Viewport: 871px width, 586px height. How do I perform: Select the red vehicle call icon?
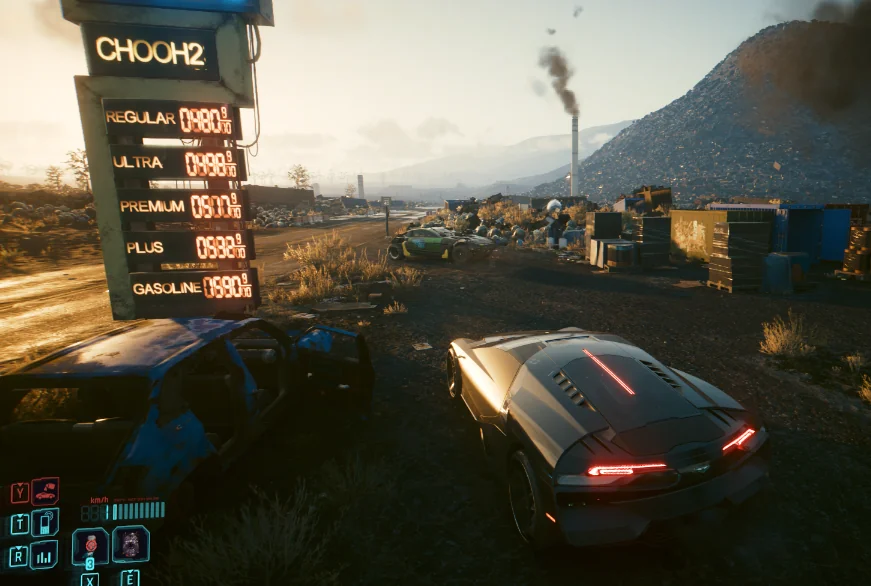coord(44,491)
